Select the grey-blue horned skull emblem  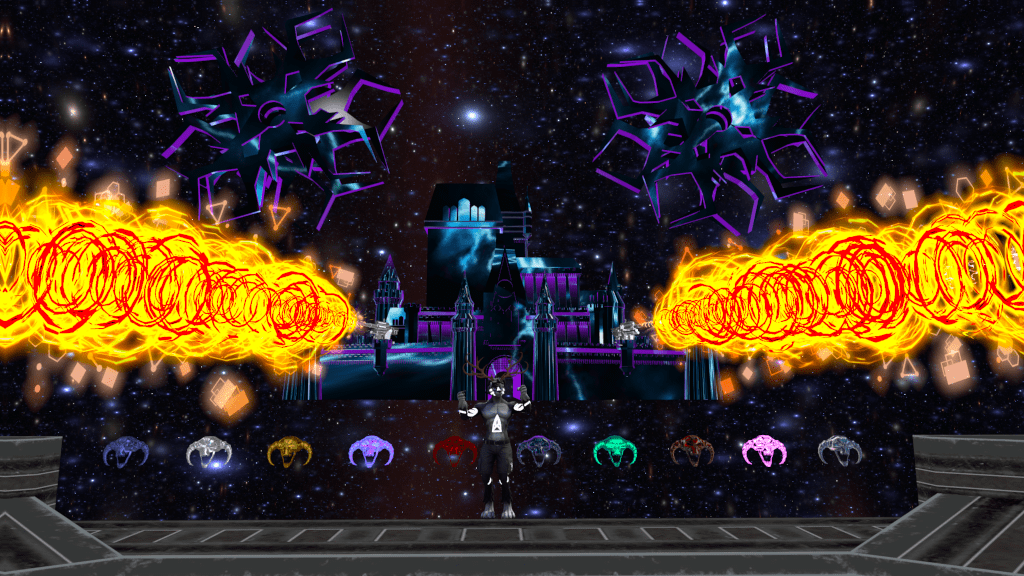pyautogui.click(x=840, y=452)
